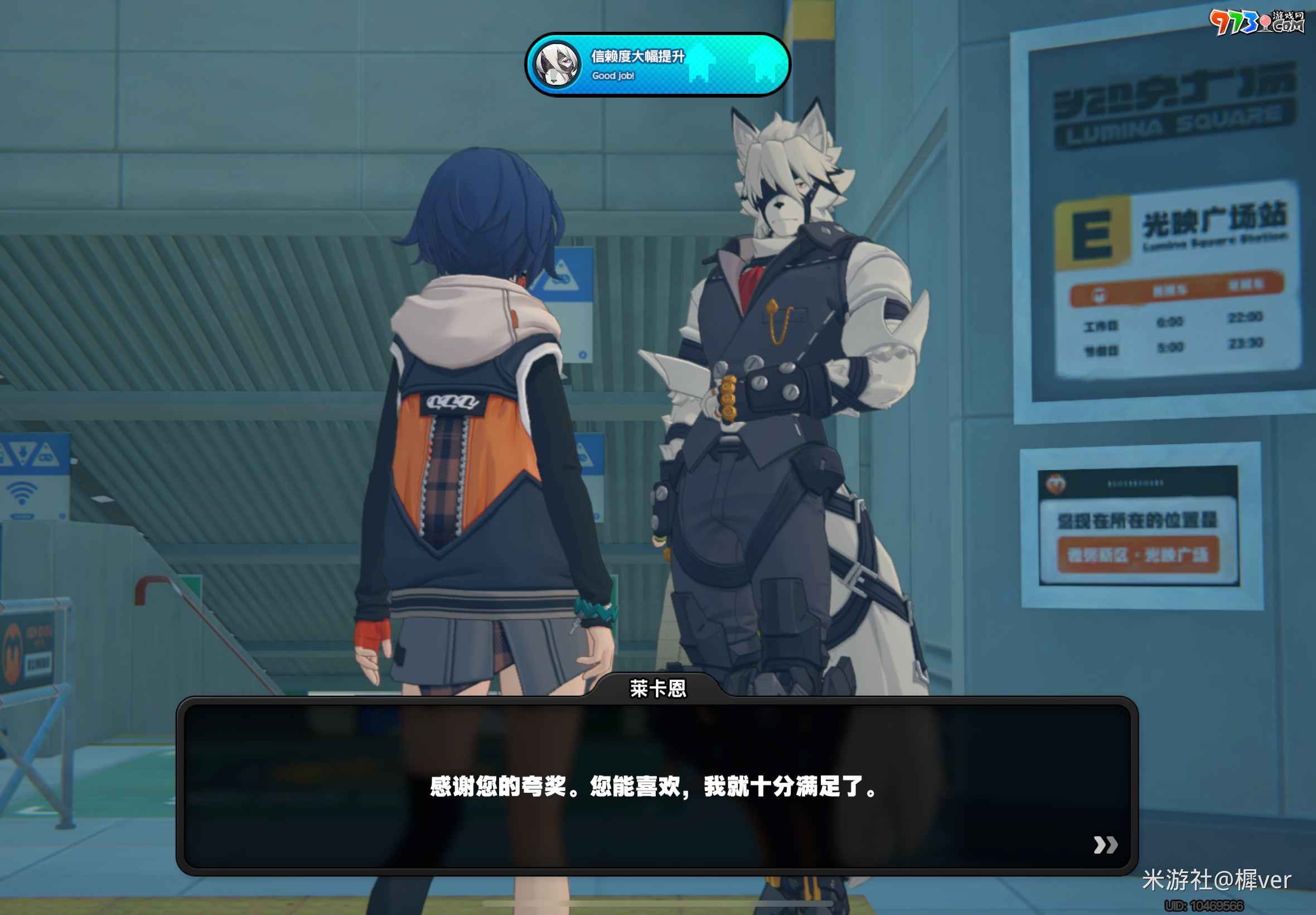Advance dialogue with the double-arrow continue icon
Image resolution: width=1316 pixels, height=915 pixels.
[x=1105, y=845]
